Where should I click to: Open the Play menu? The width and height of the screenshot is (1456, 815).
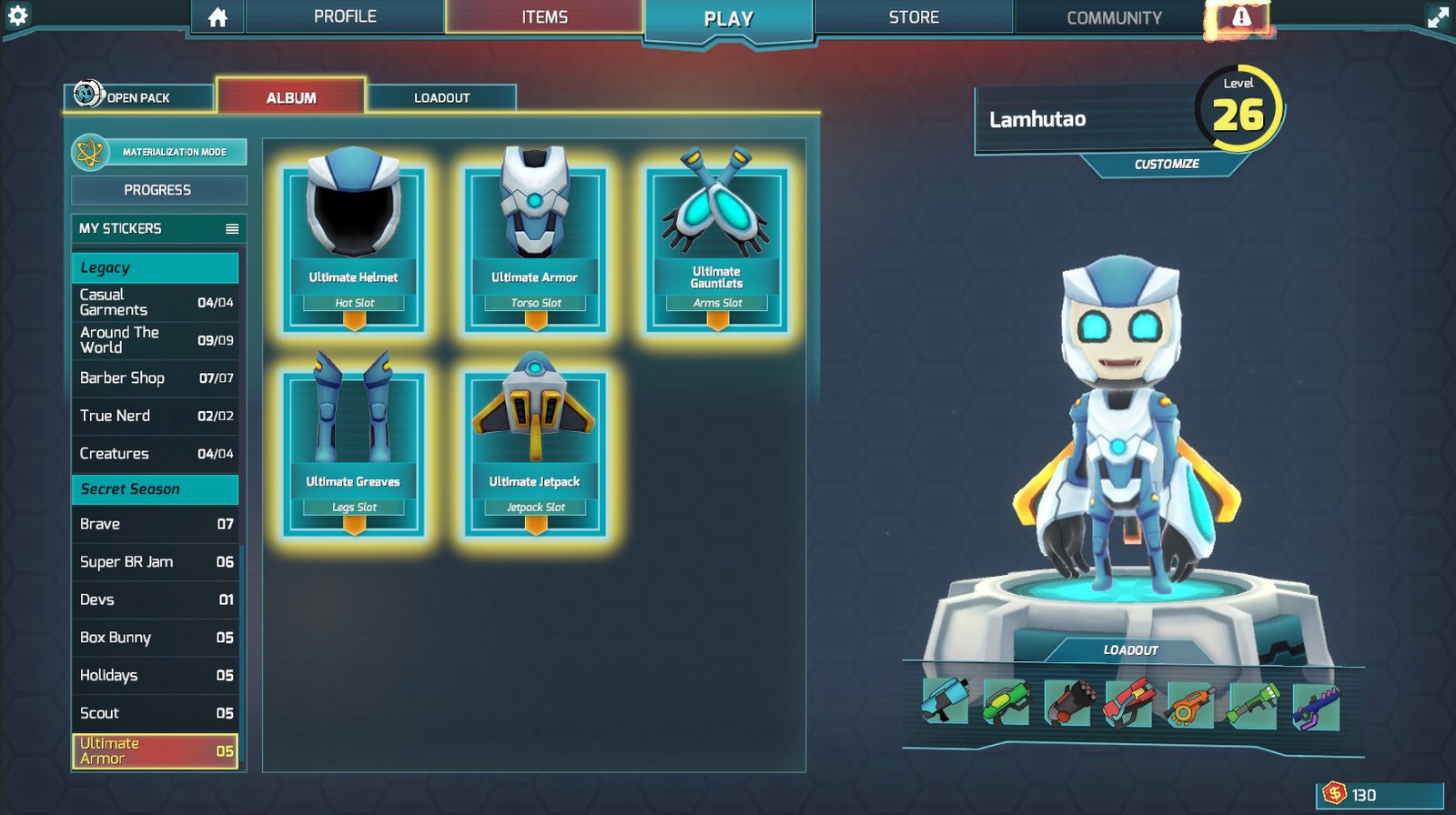[x=728, y=19]
